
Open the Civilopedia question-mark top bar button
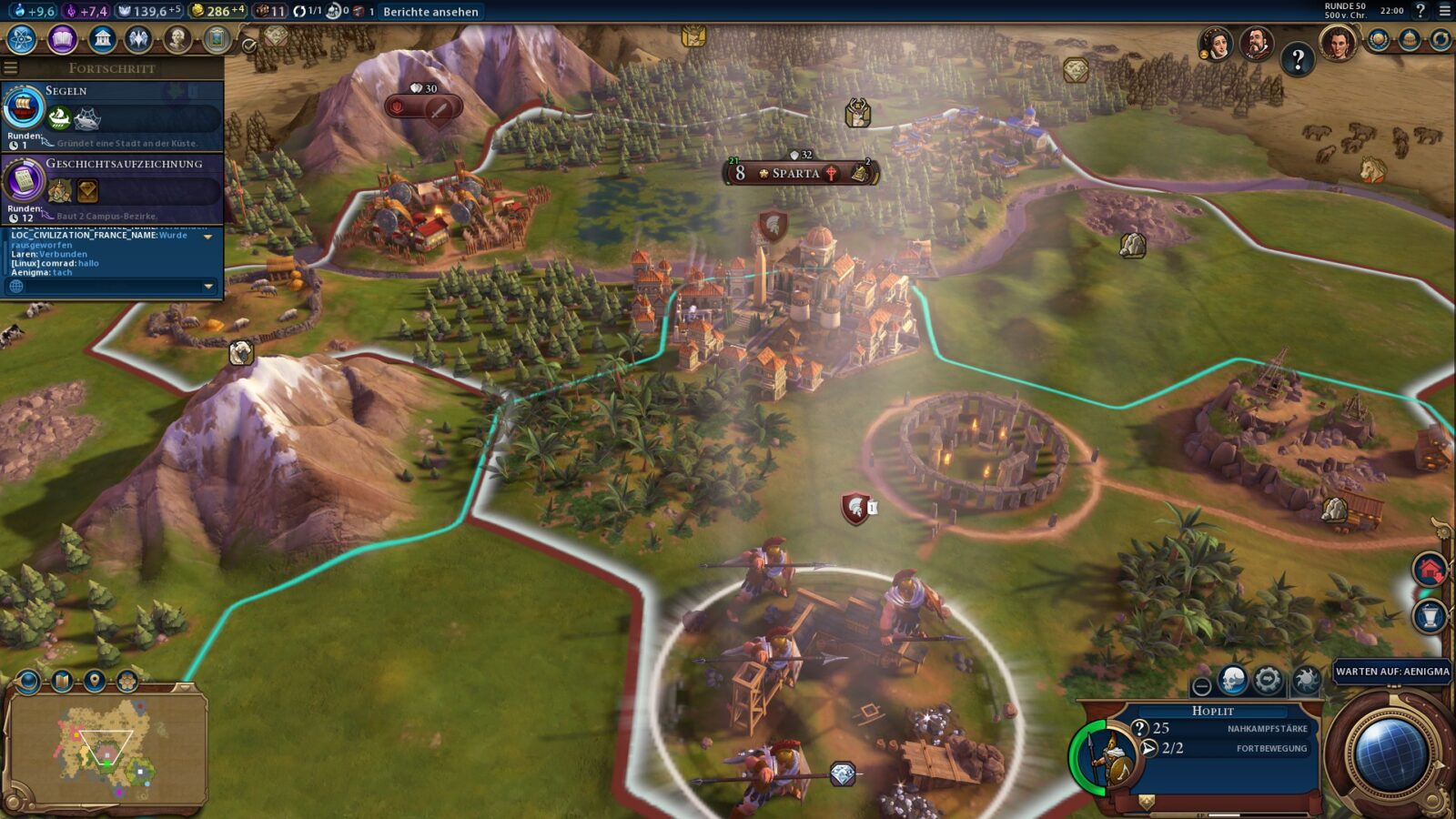(1421, 12)
